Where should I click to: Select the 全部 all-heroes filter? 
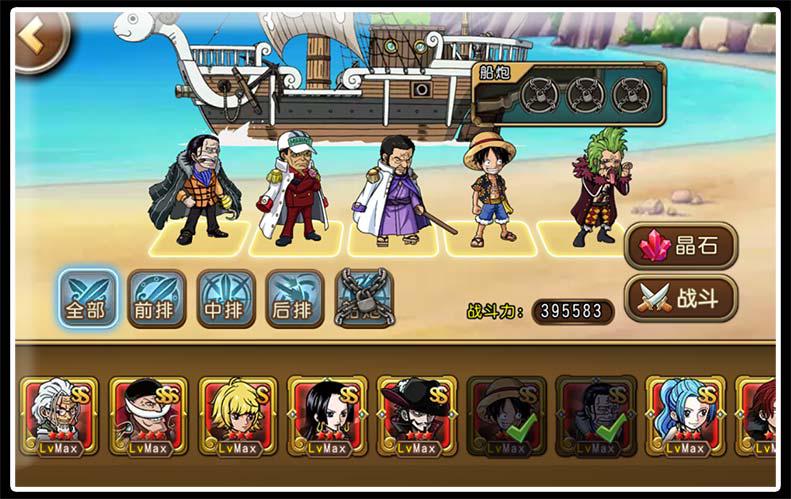86,297
